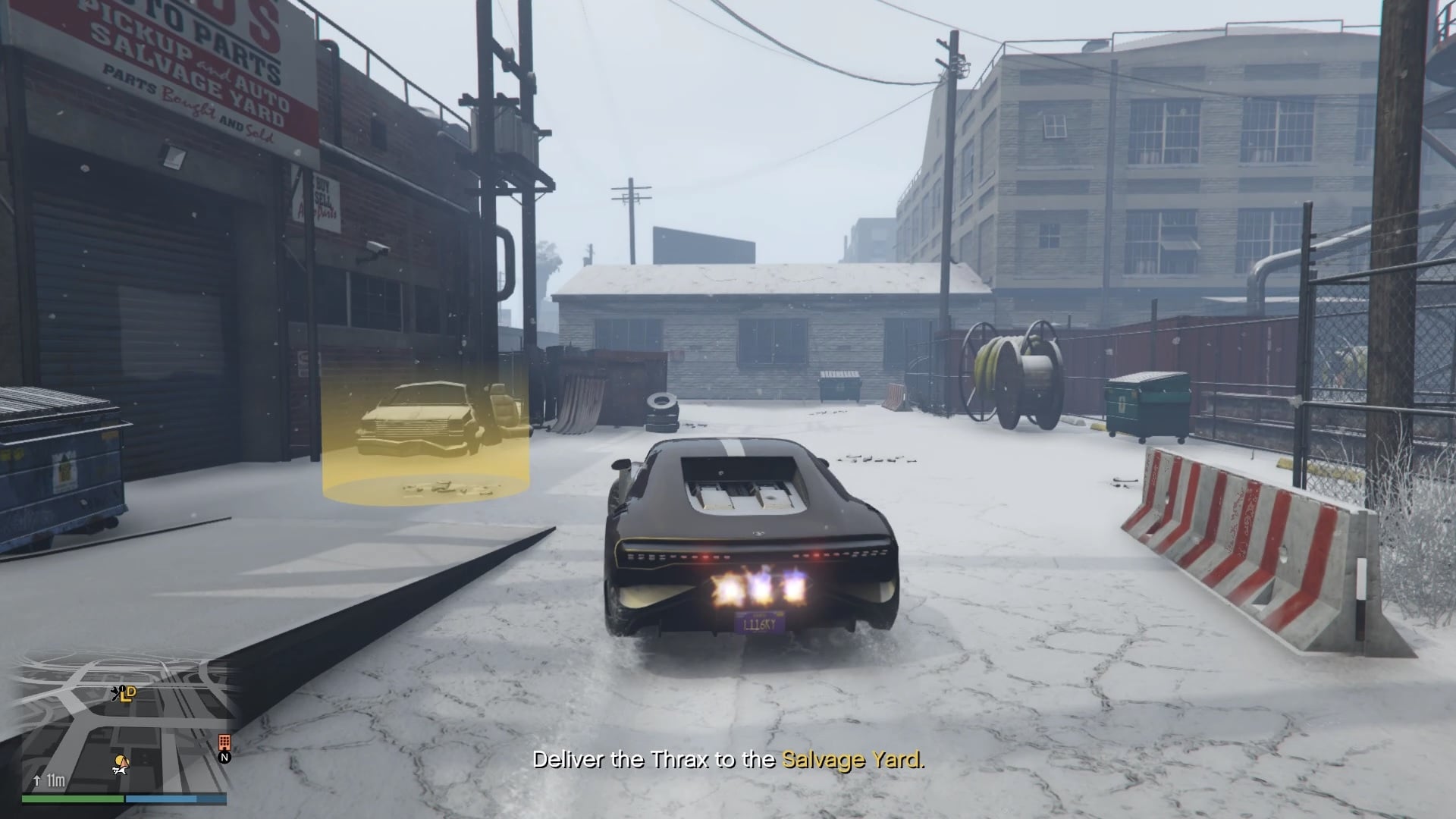Image resolution: width=1456 pixels, height=819 pixels.
Task: Click the small black dot above the LD marker
Action: (x=122, y=687)
